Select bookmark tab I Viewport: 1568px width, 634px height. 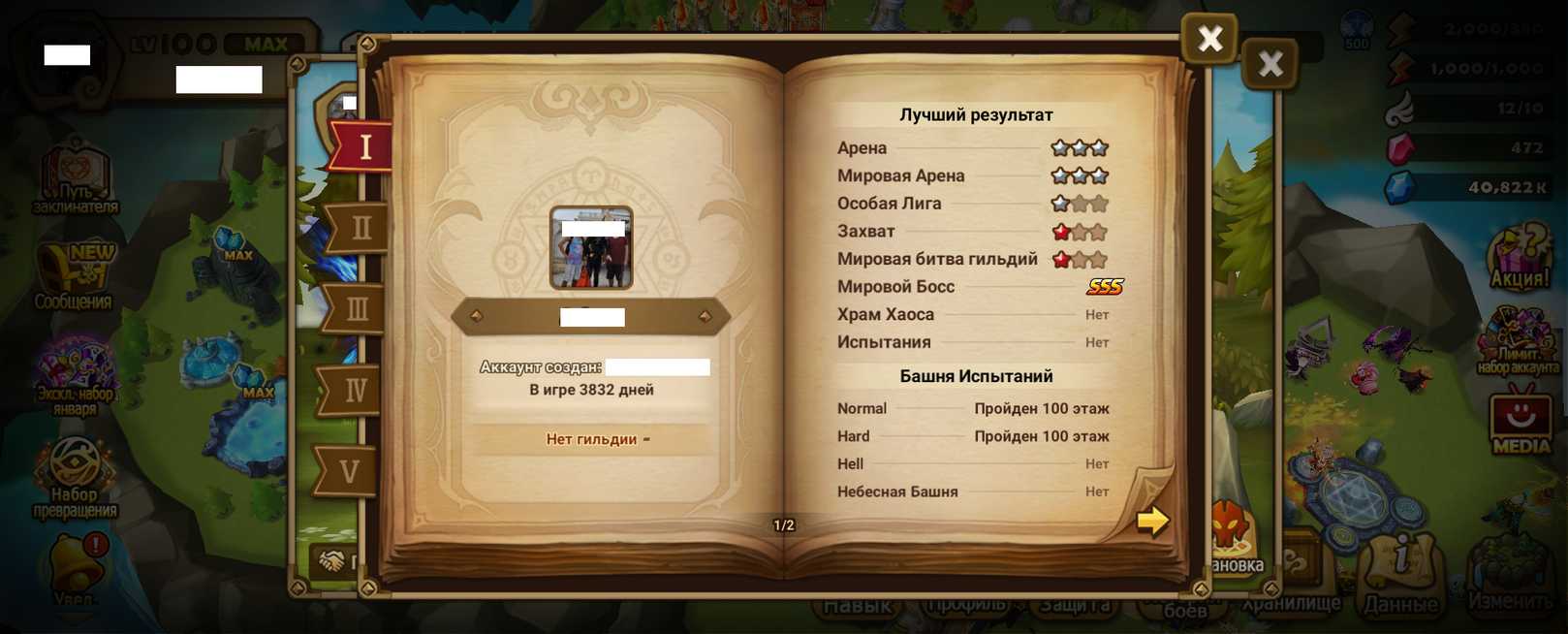point(363,147)
